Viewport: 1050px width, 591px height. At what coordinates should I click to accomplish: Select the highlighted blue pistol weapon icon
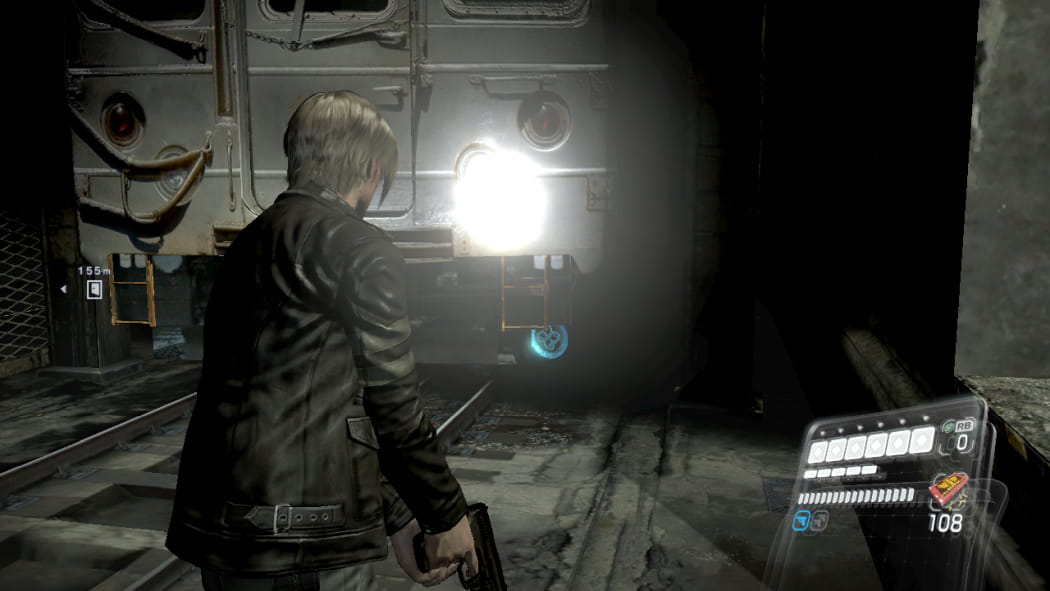(801, 519)
